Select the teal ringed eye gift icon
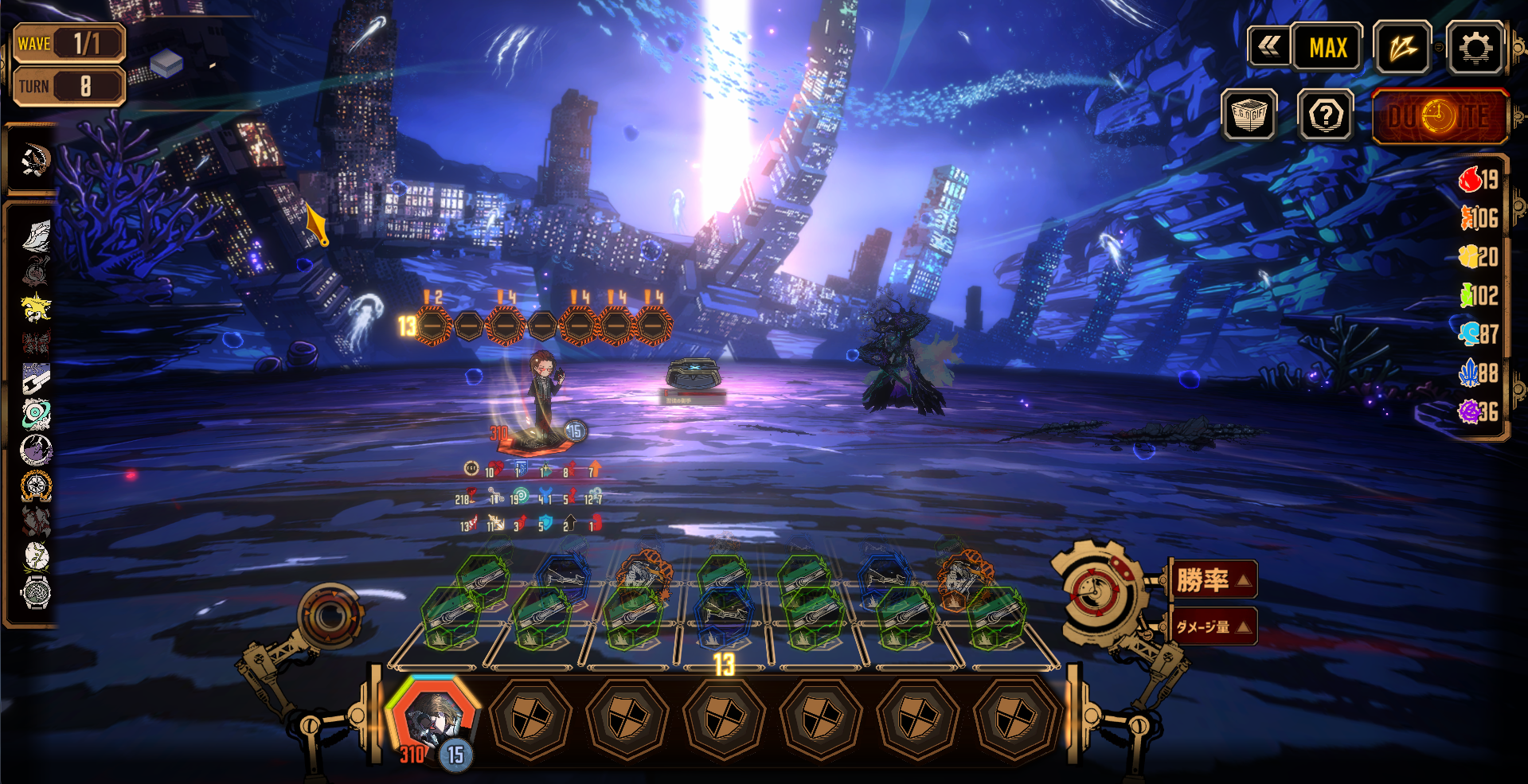 pyautogui.click(x=36, y=414)
